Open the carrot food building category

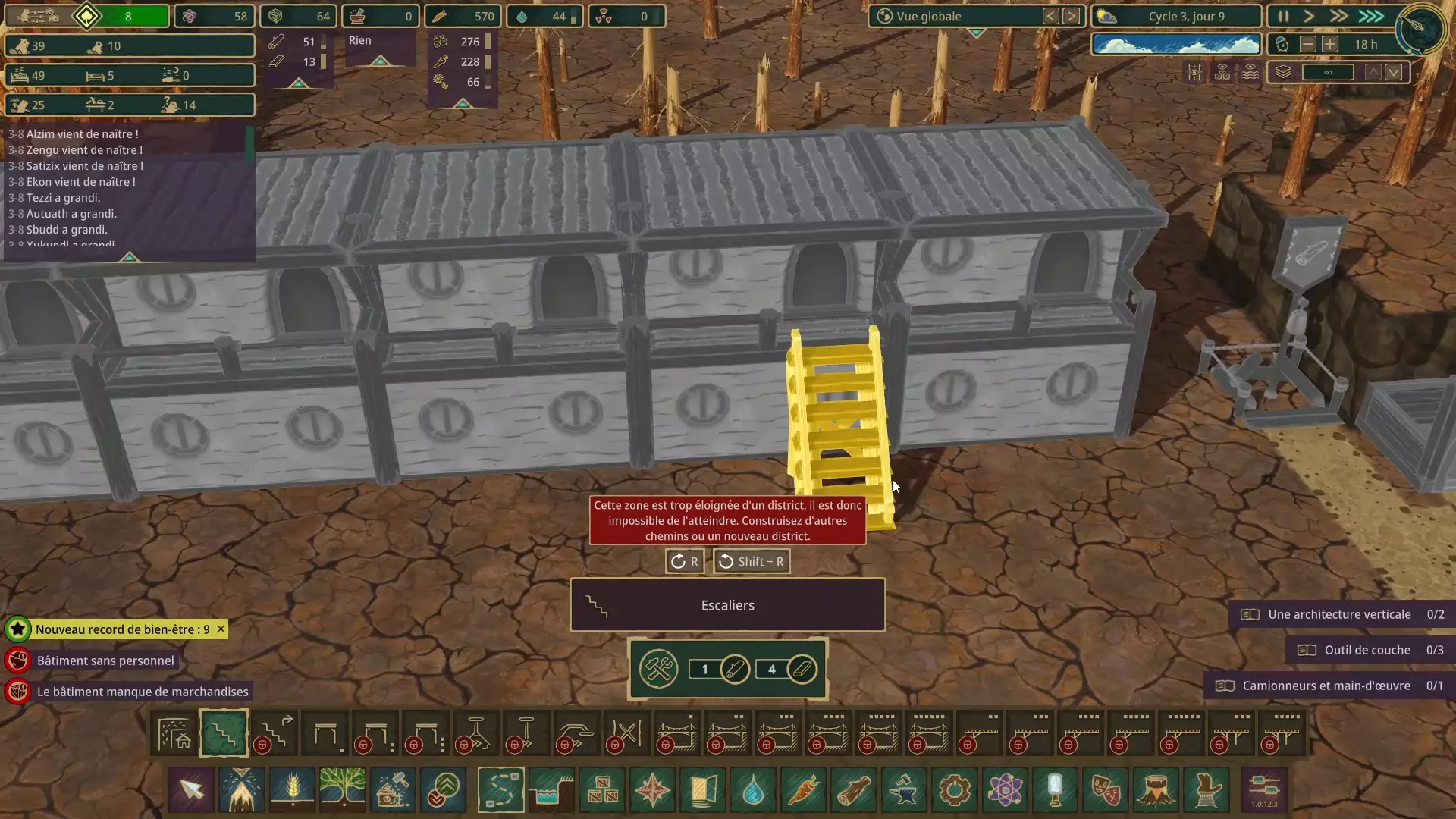tap(804, 789)
